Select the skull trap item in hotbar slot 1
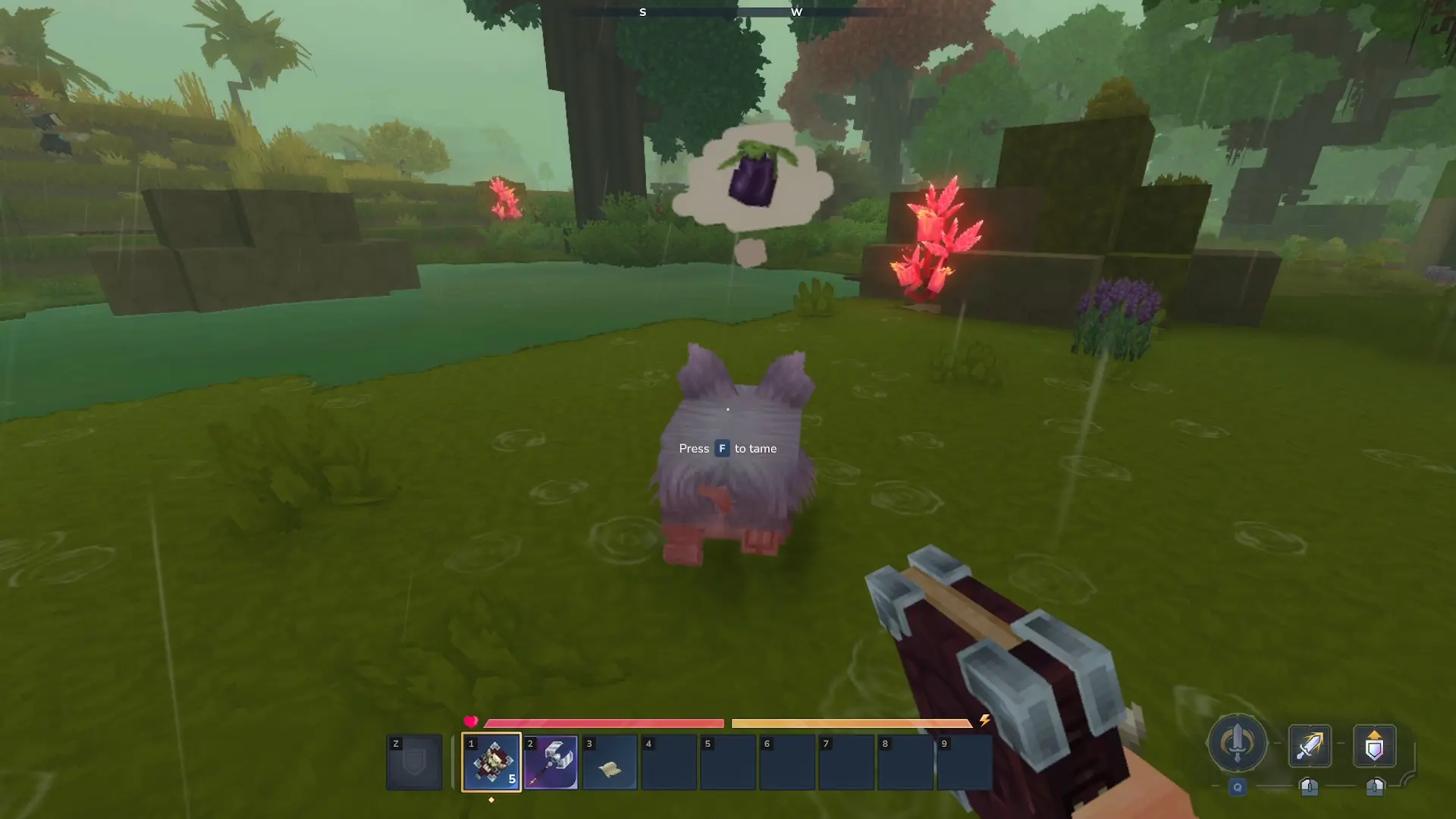The image size is (1456, 819). [491, 762]
